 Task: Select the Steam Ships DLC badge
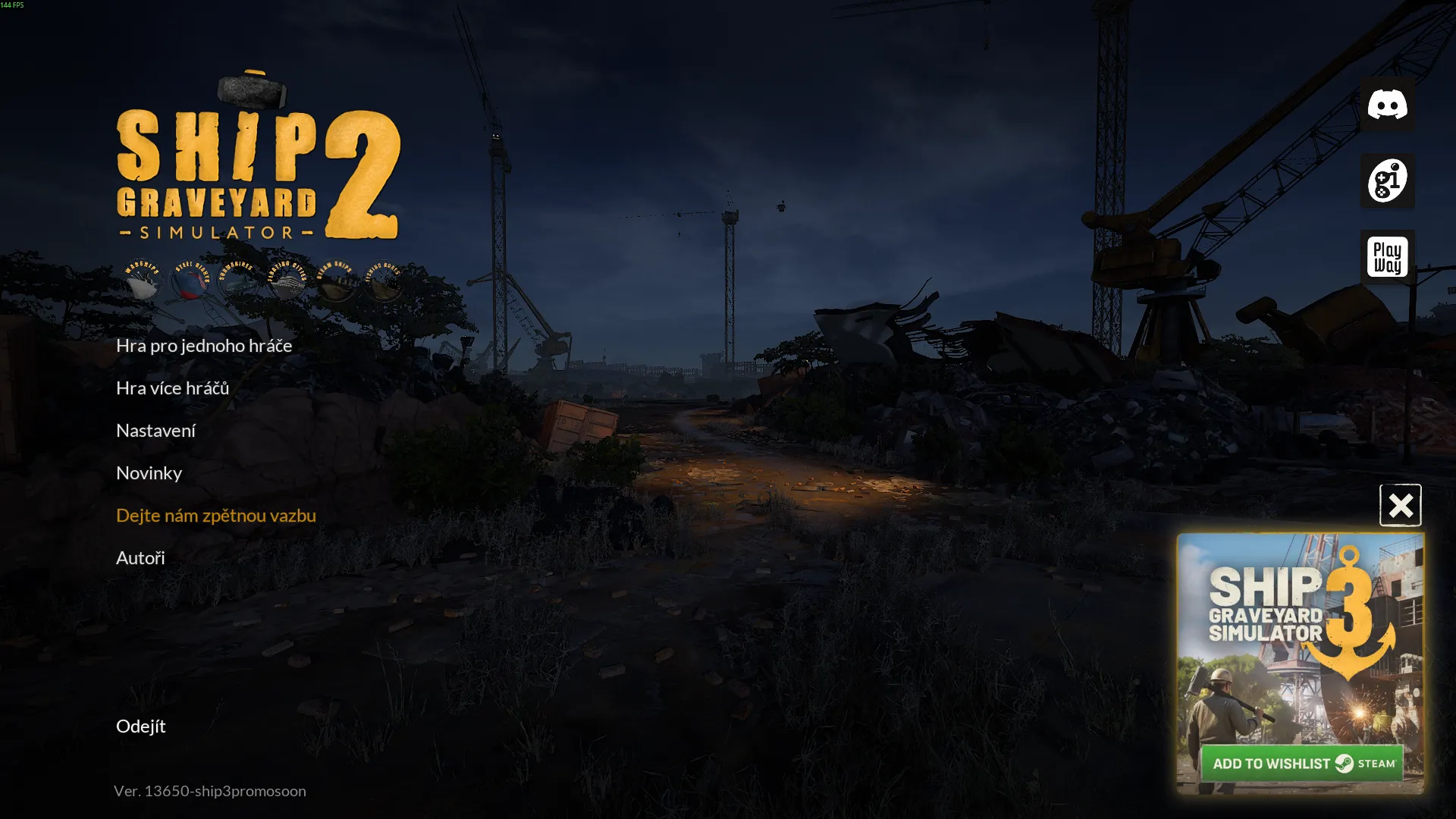click(334, 281)
